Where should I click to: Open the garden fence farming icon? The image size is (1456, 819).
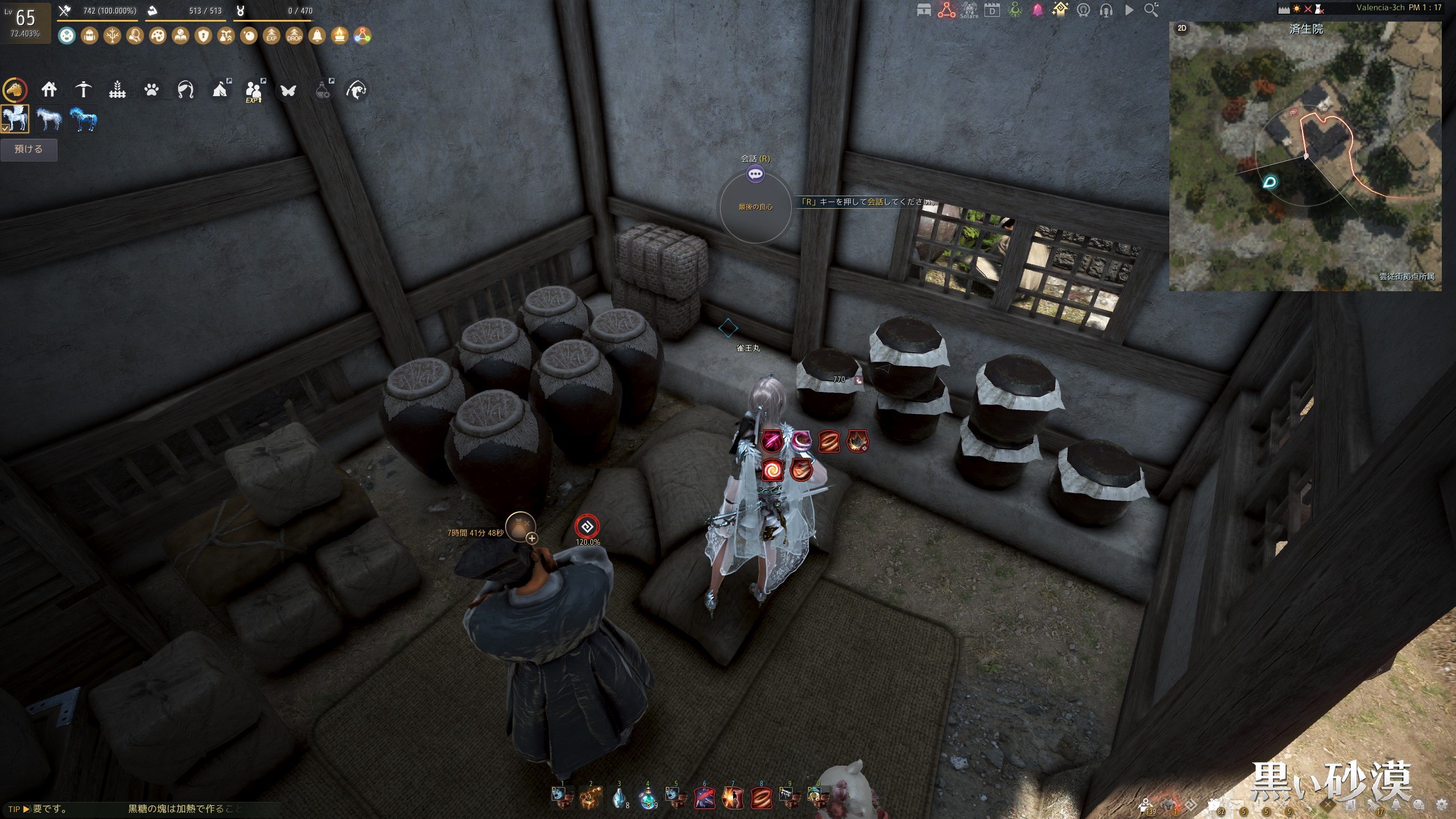[x=117, y=89]
